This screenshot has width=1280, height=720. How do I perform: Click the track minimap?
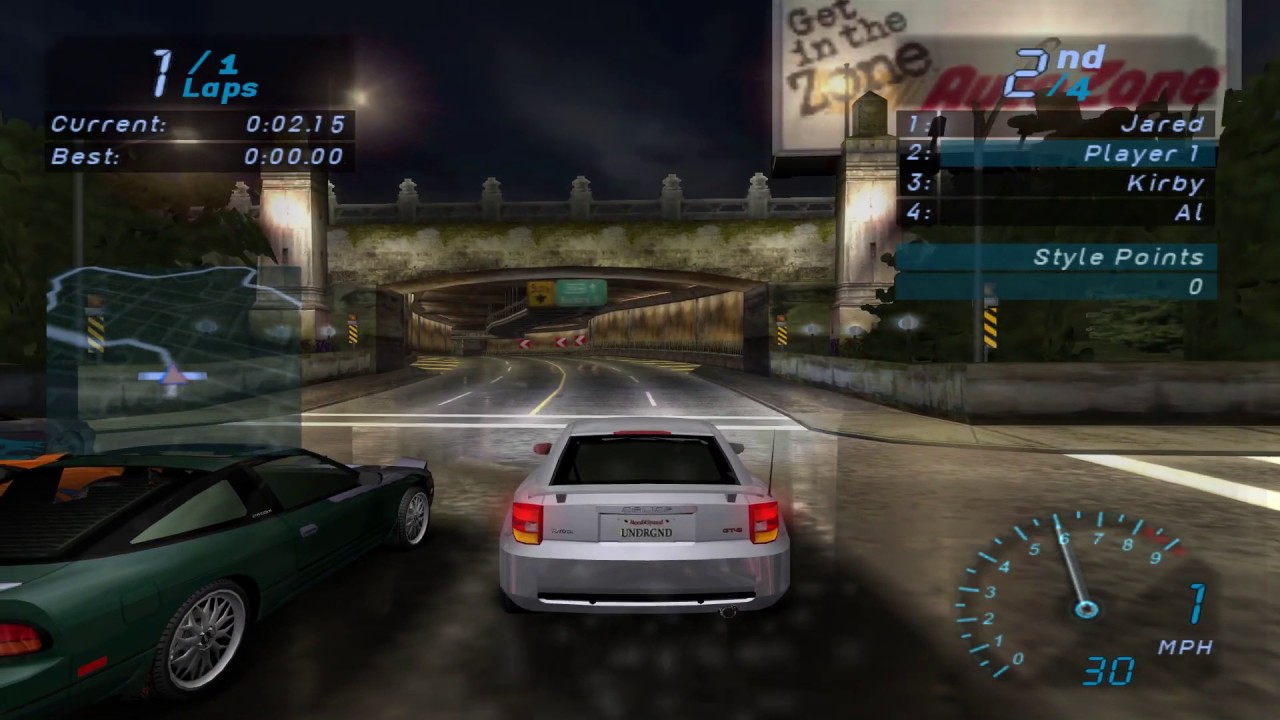point(175,340)
